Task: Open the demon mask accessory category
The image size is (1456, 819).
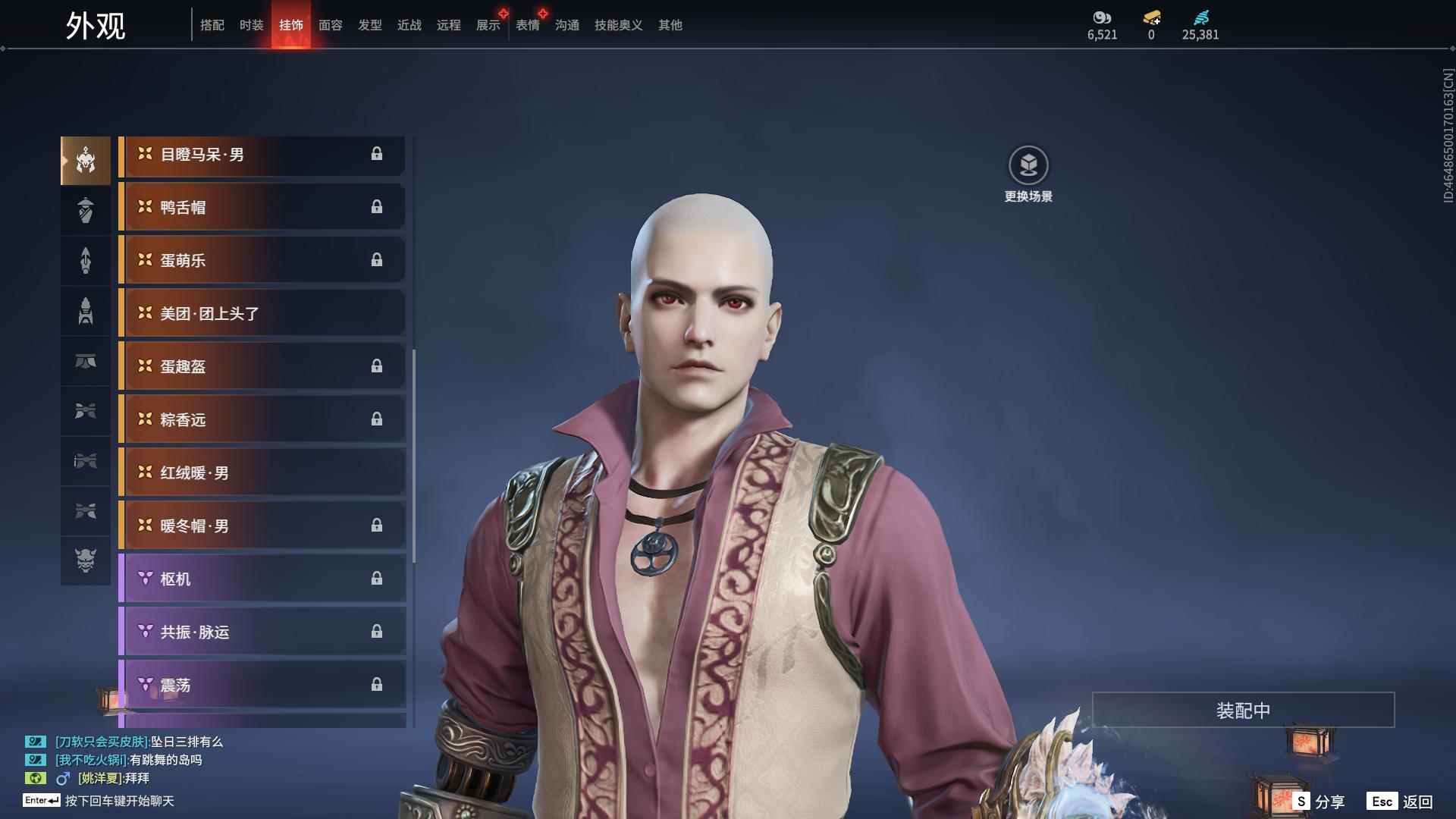Action: point(86,560)
